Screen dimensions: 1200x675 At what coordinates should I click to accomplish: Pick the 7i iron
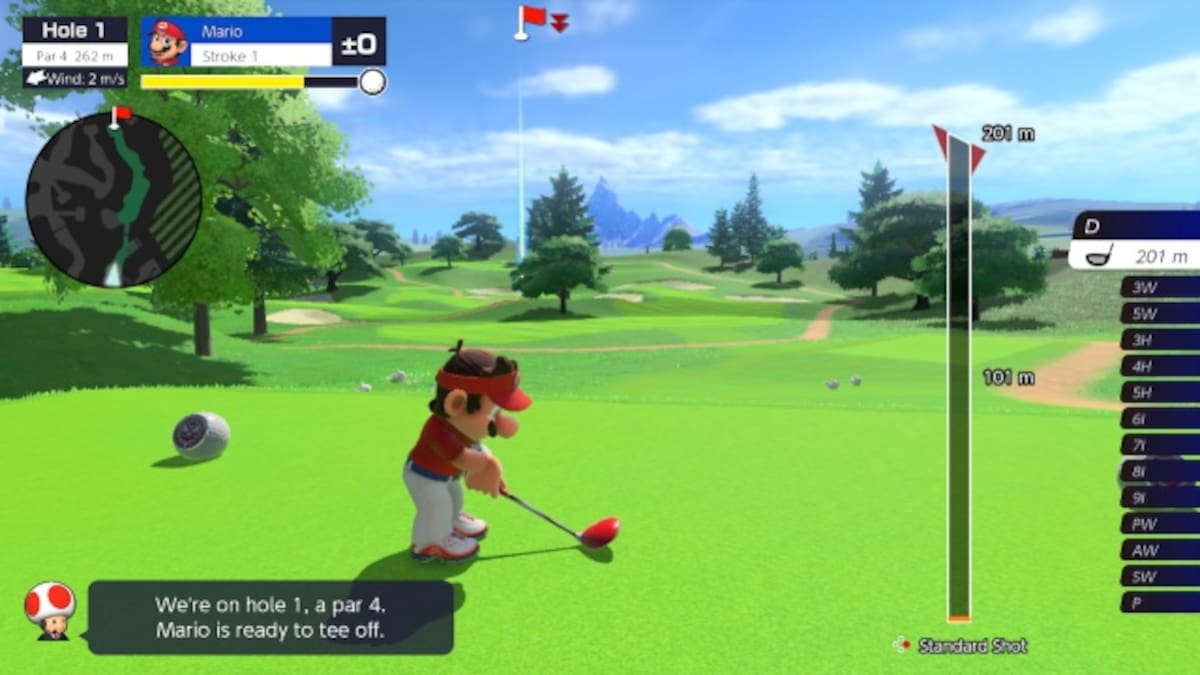click(x=1160, y=444)
